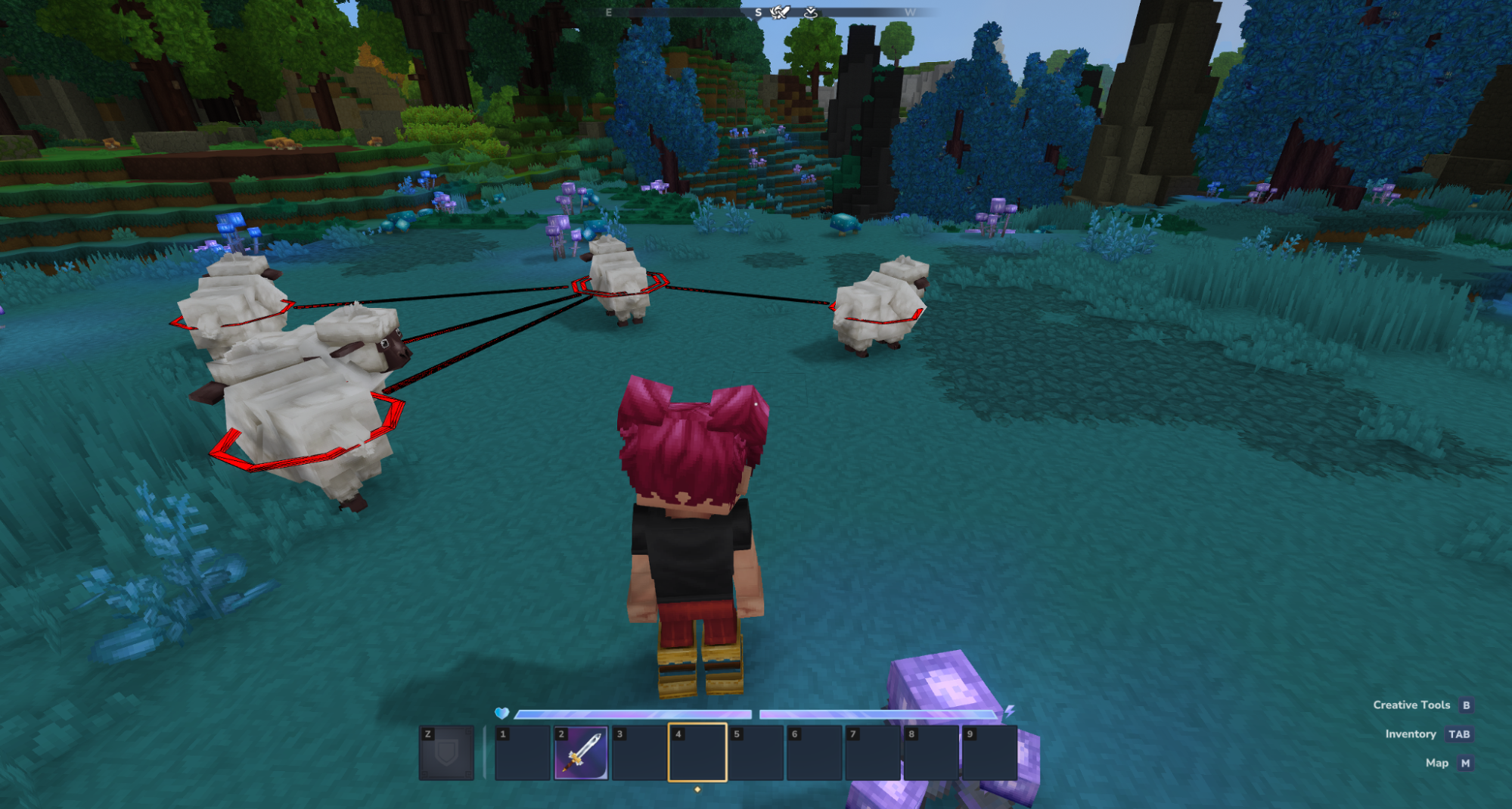Click the S marker on the compass
Viewport: 1512px width, 809px height.
click(x=758, y=11)
